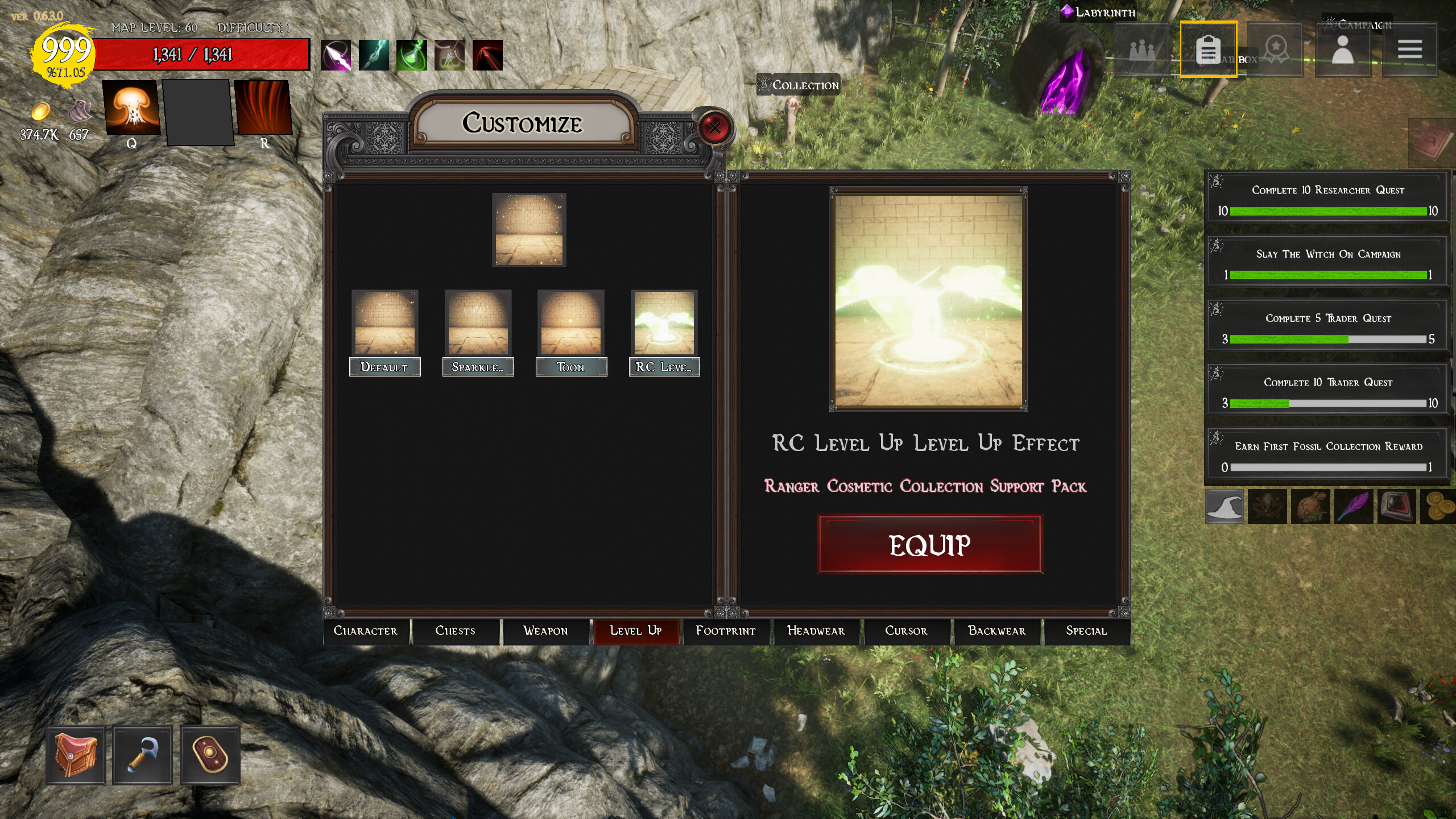Switch to the Footprint tab
Screen dimensions: 1456x819
click(726, 631)
